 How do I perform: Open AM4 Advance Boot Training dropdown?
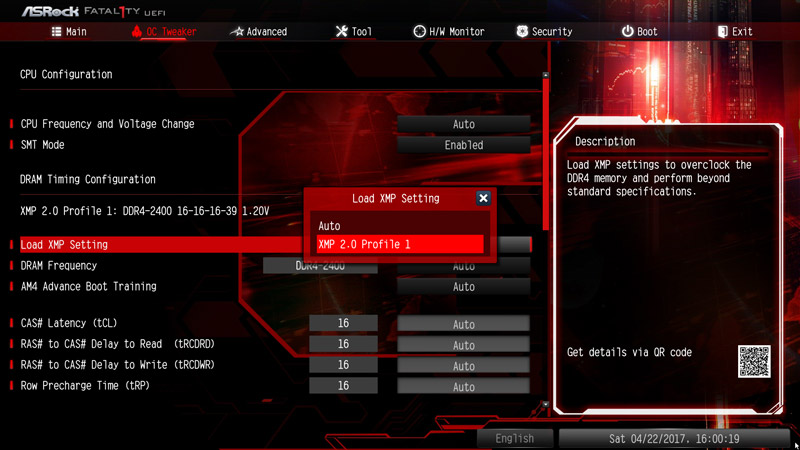tap(463, 287)
